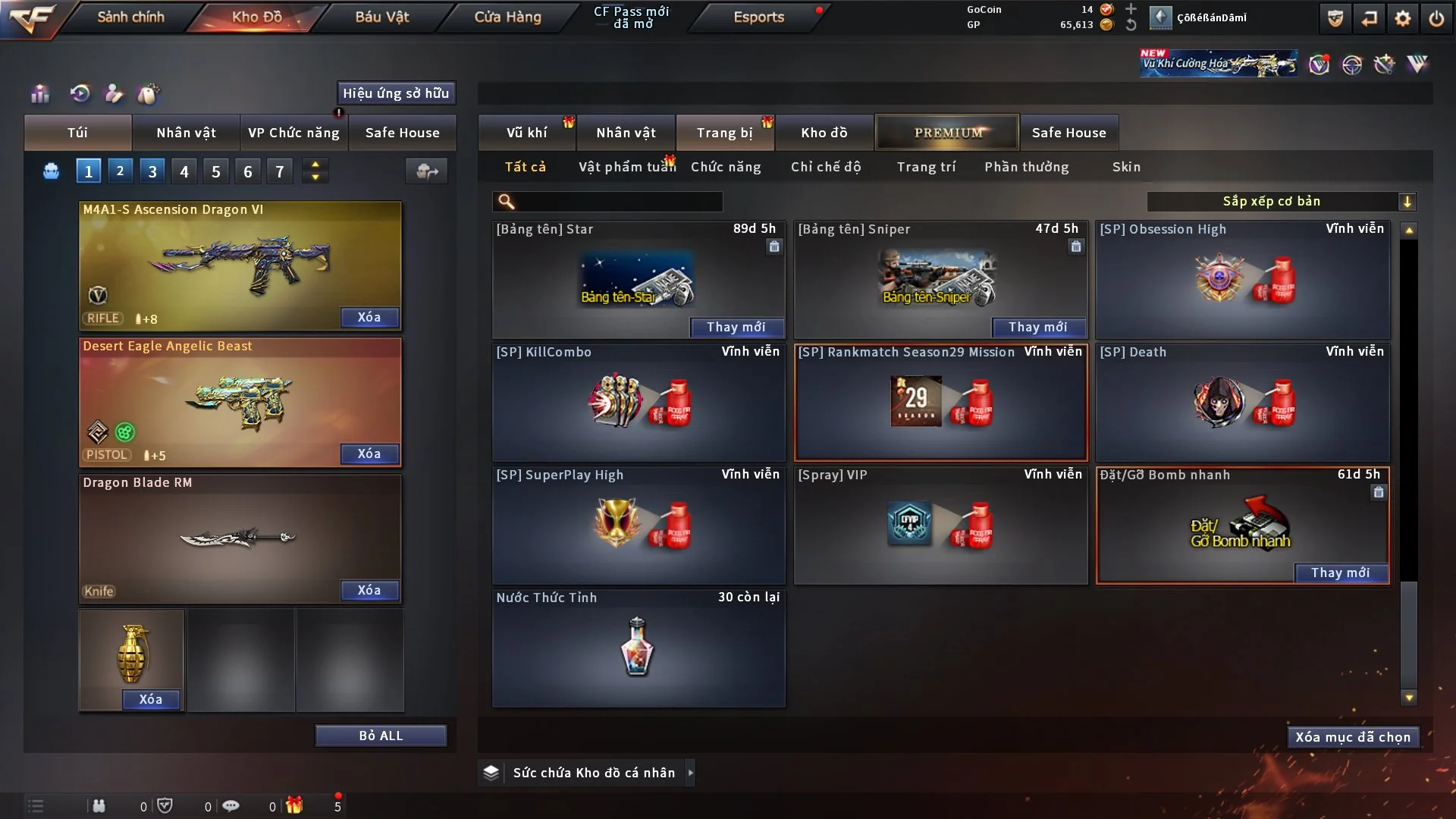Open the Sắp xếp cơ bản sort dropdown
1456x819 pixels.
pyautogui.click(x=1281, y=201)
